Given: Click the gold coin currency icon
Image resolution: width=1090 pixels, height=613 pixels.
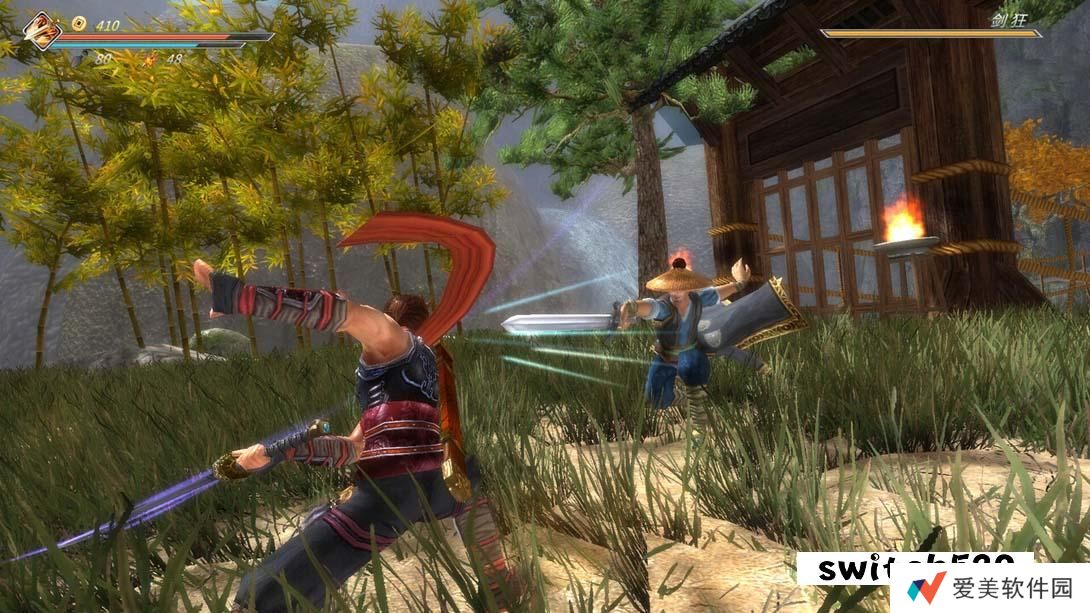Looking at the screenshot, I should 79,23.
